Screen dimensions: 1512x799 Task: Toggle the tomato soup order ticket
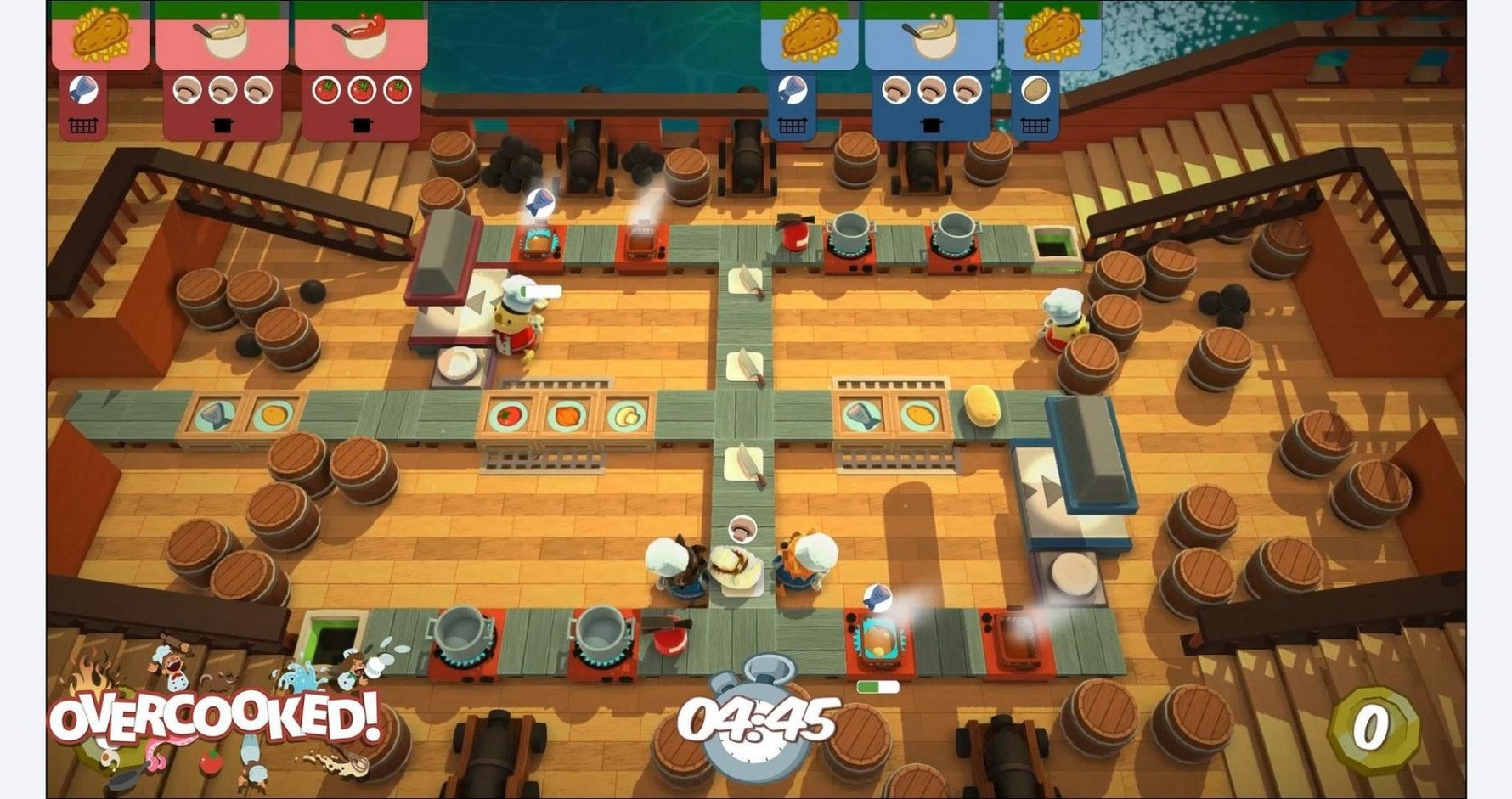[x=358, y=36]
